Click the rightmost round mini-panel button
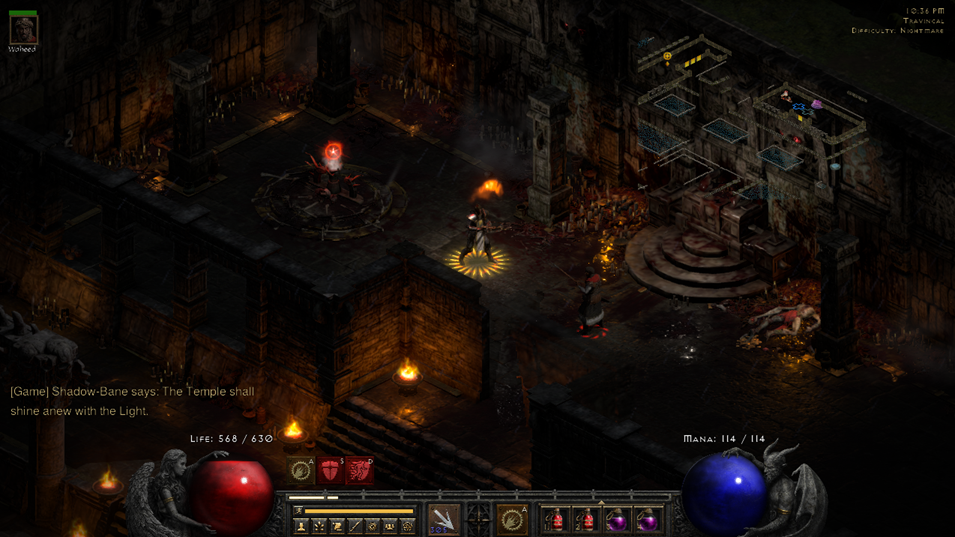This screenshot has width=955, height=537. [408, 525]
